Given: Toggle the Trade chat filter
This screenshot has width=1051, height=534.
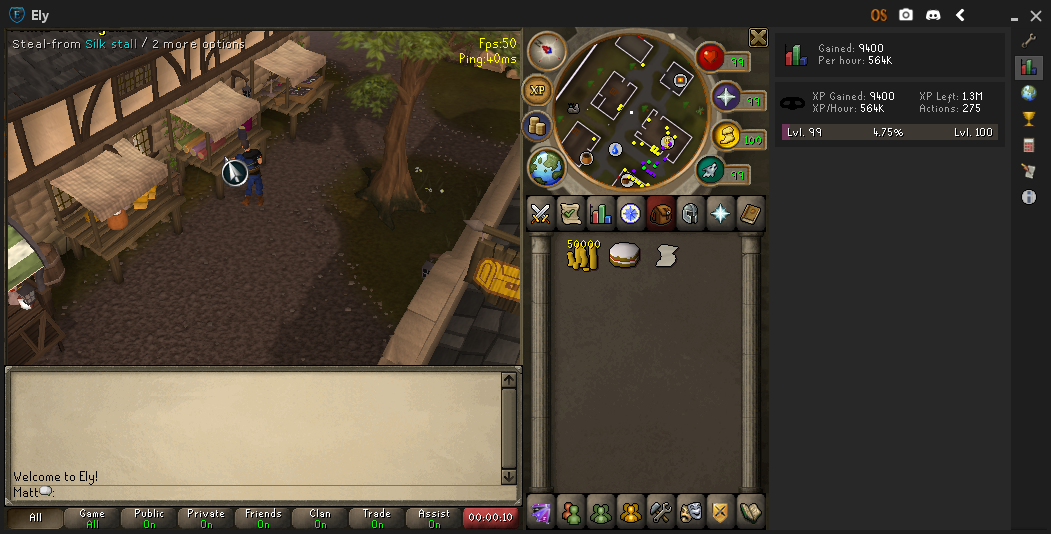Looking at the screenshot, I should pos(376,518).
